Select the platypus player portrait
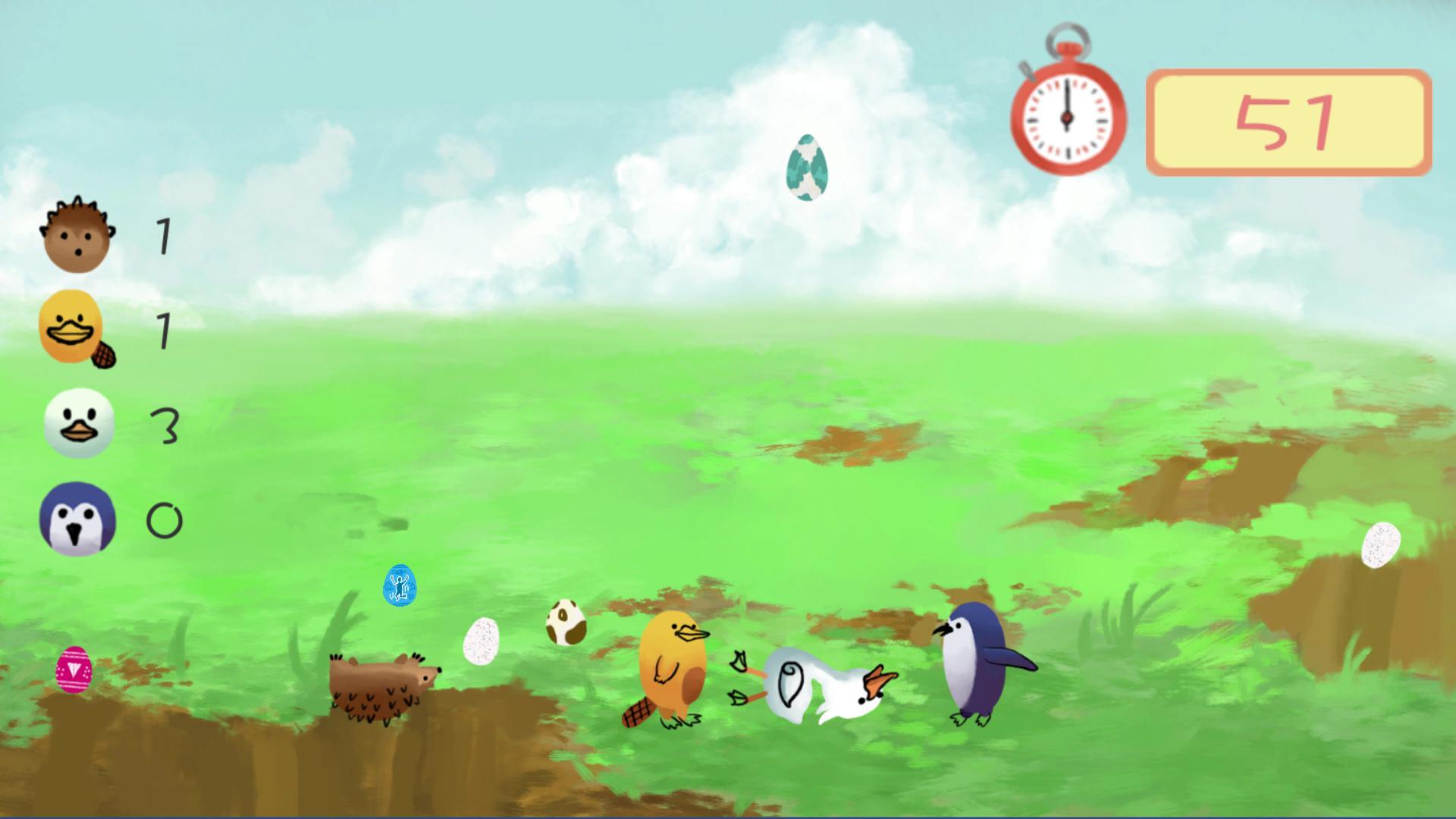Viewport: 1456px width, 819px height. click(x=74, y=328)
